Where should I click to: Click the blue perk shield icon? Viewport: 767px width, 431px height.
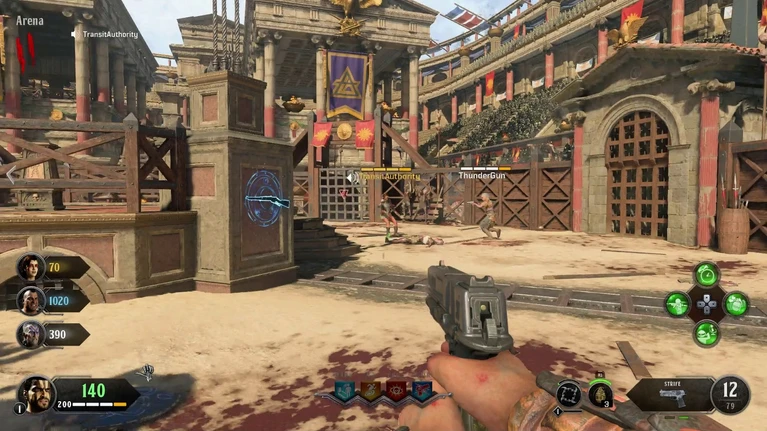pyautogui.click(x=422, y=391)
